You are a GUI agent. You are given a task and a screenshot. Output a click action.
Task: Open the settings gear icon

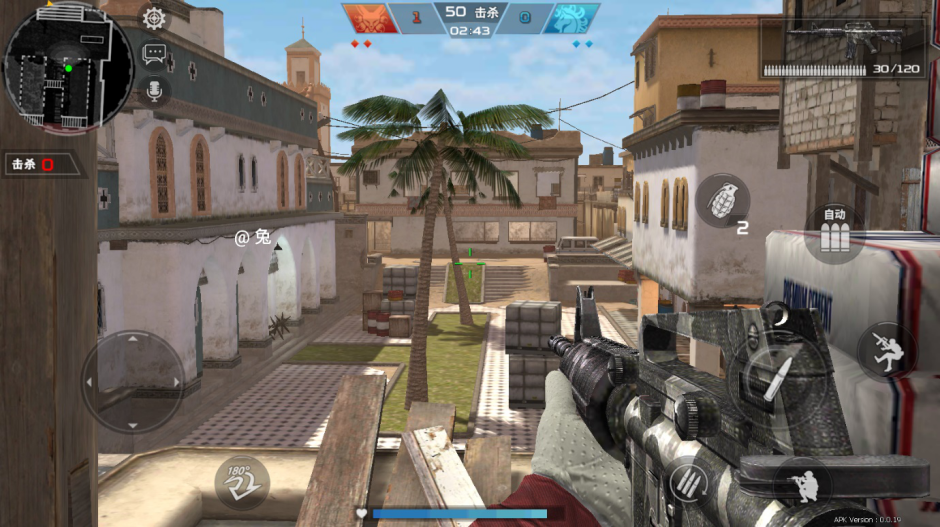[154, 18]
